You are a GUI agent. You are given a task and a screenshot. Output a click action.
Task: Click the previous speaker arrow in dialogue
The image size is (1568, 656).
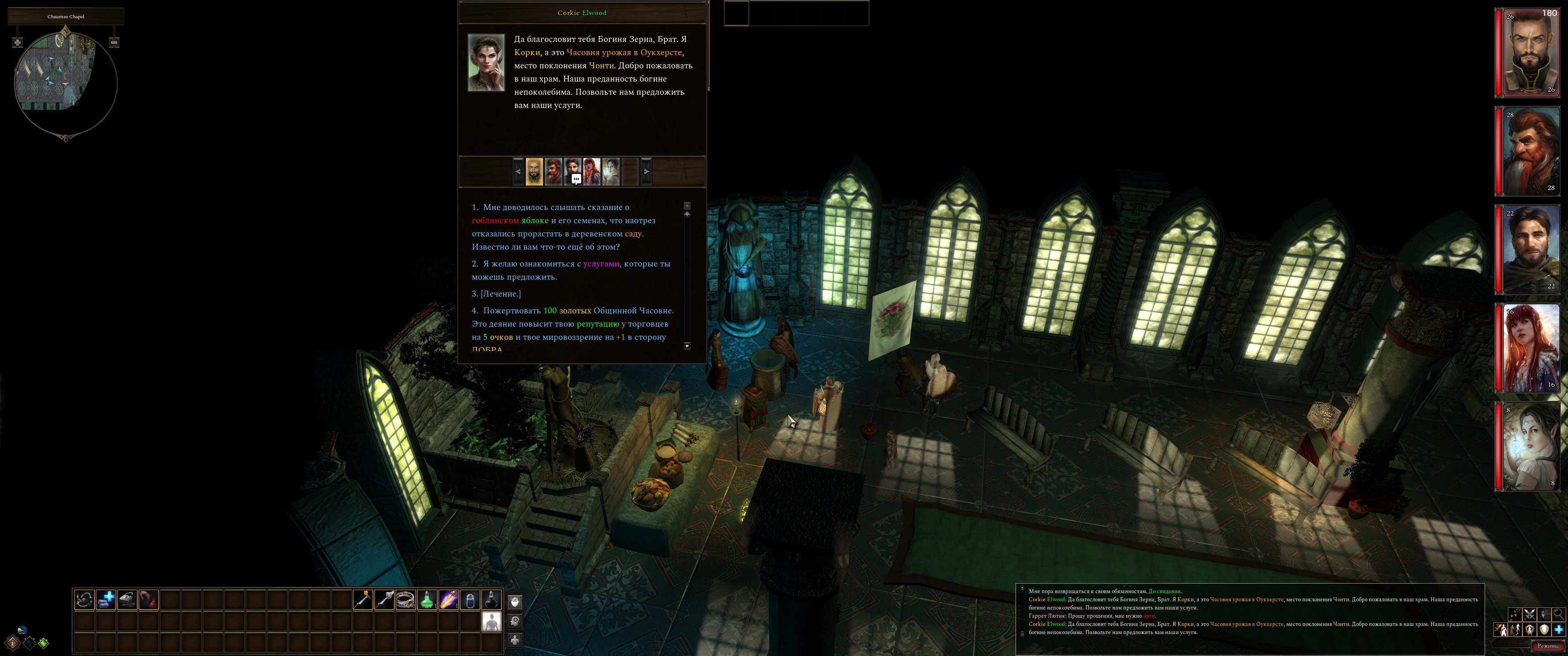click(x=518, y=172)
